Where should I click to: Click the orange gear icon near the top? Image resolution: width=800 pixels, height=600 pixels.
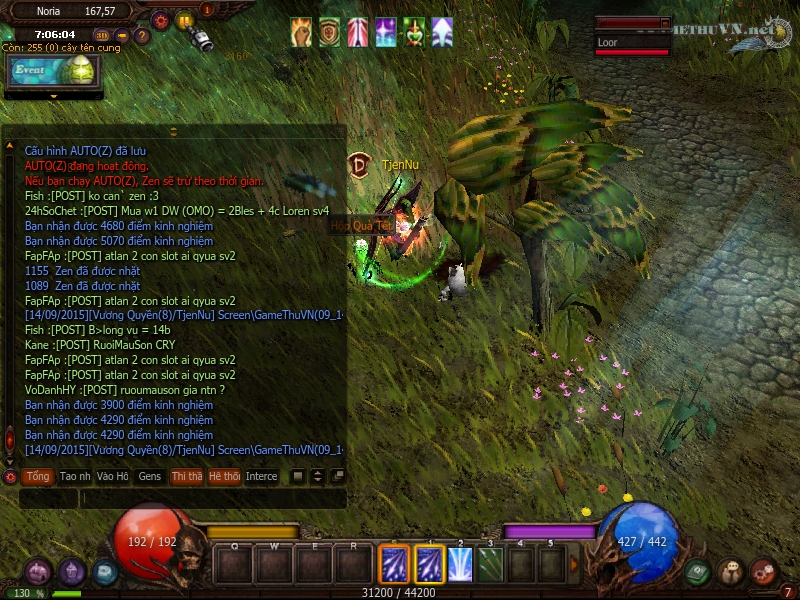coord(161,19)
